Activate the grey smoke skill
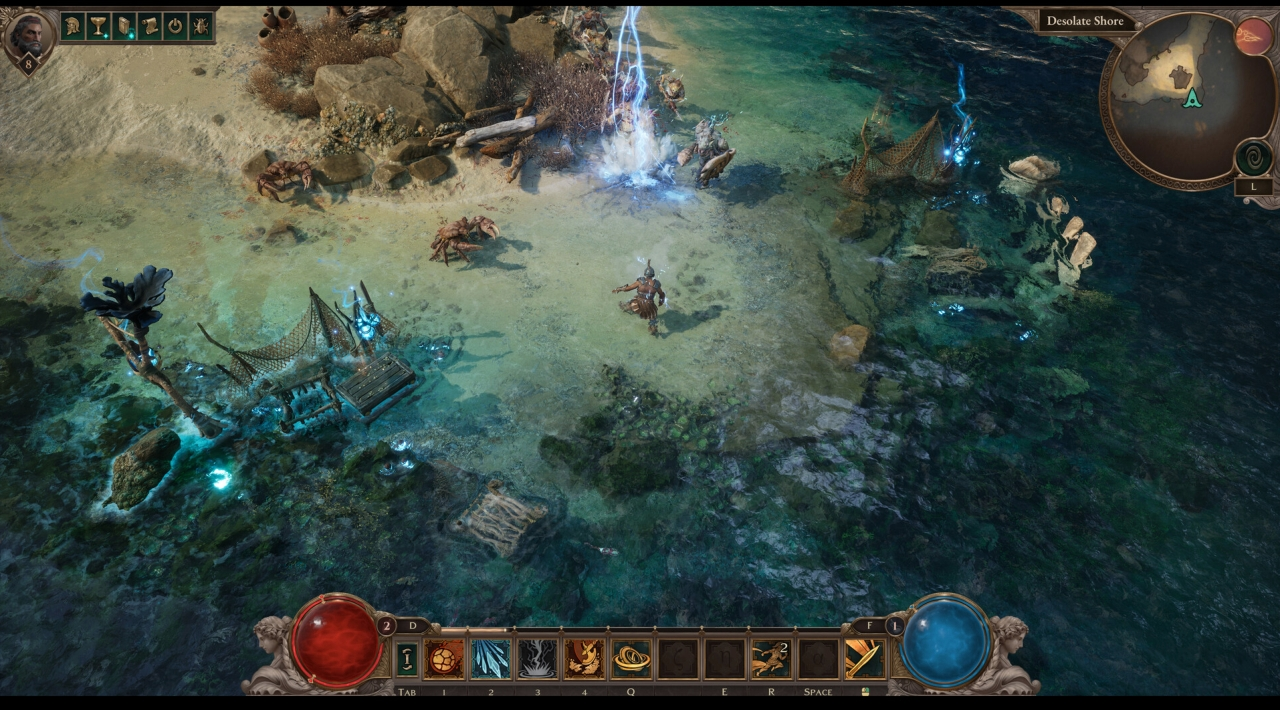Image resolution: width=1280 pixels, height=710 pixels. click(x=537, y=659)
